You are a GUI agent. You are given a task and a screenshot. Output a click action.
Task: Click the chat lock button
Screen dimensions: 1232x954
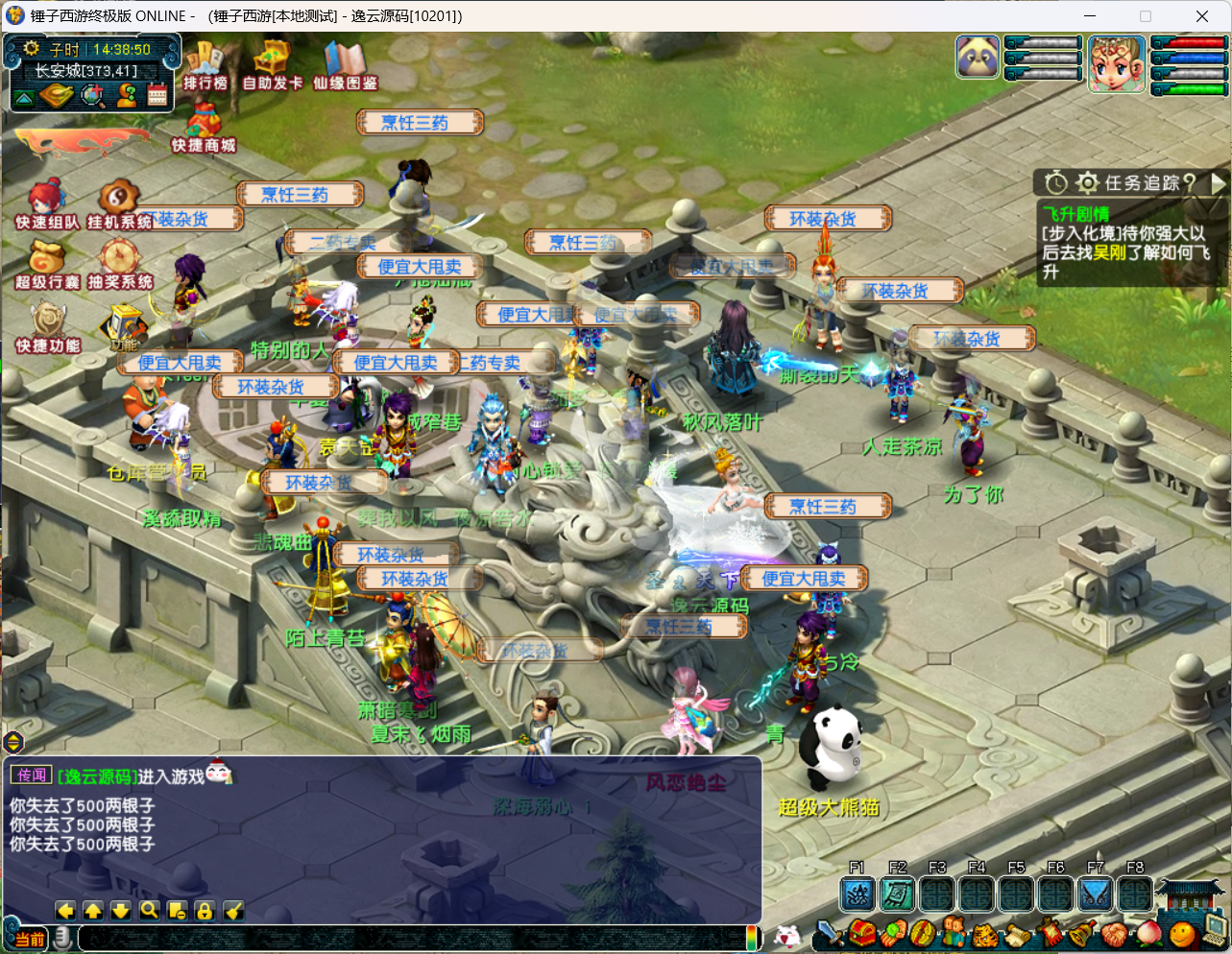coord(205,911)
